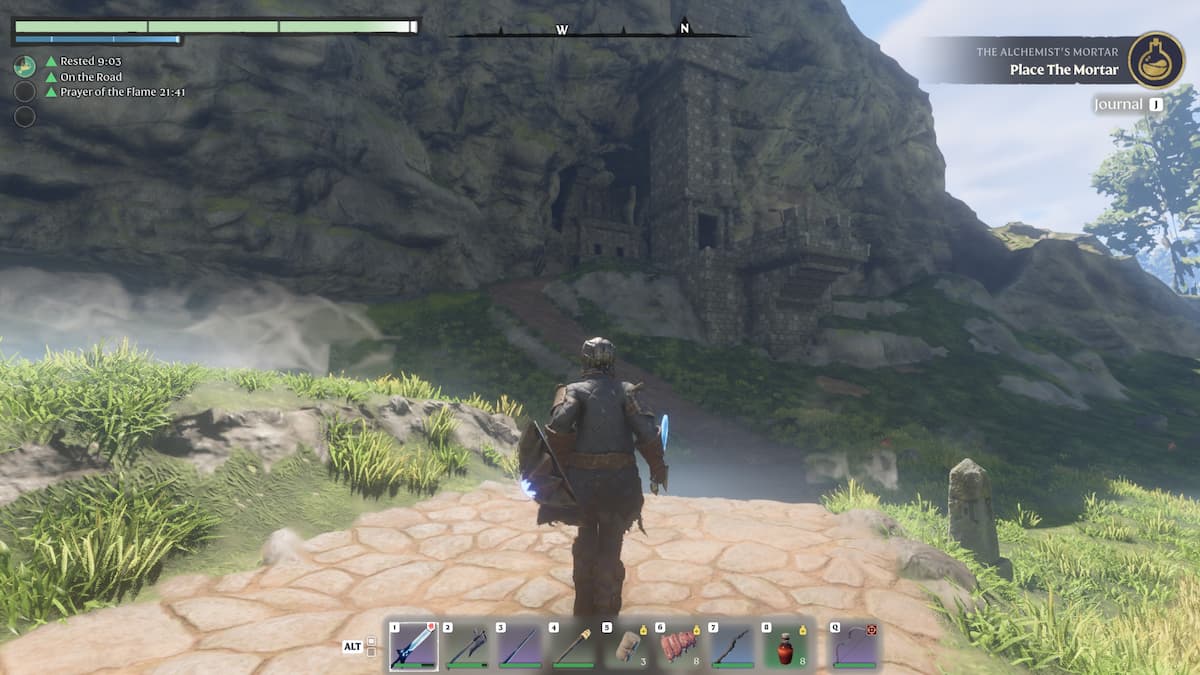Equip the axe in hotbar slot 2
Image resolution: width=1200 pixels, height=675 pixels.
(x=467, y=646)
